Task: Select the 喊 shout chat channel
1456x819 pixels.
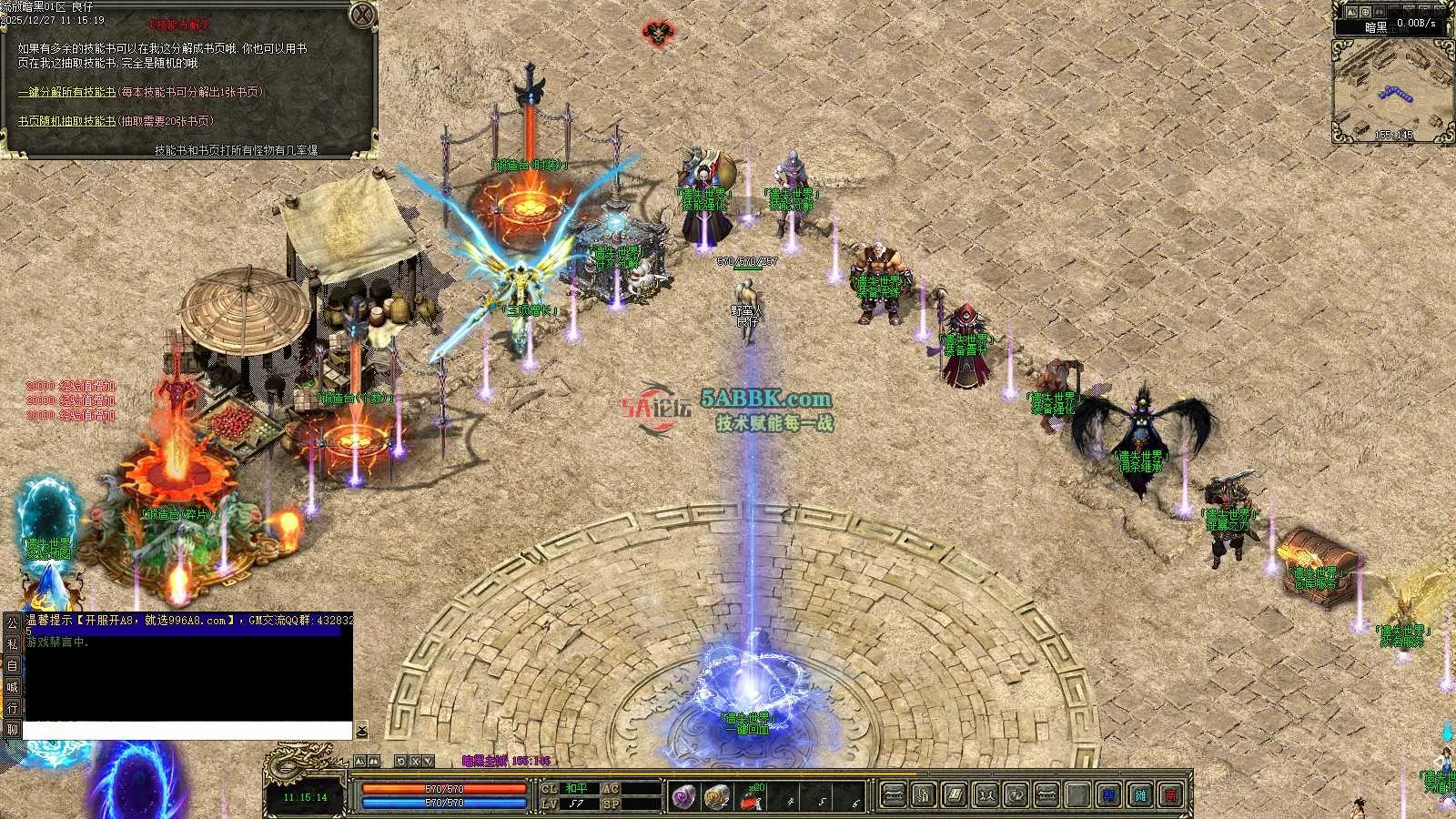Action: pos(12,687)
